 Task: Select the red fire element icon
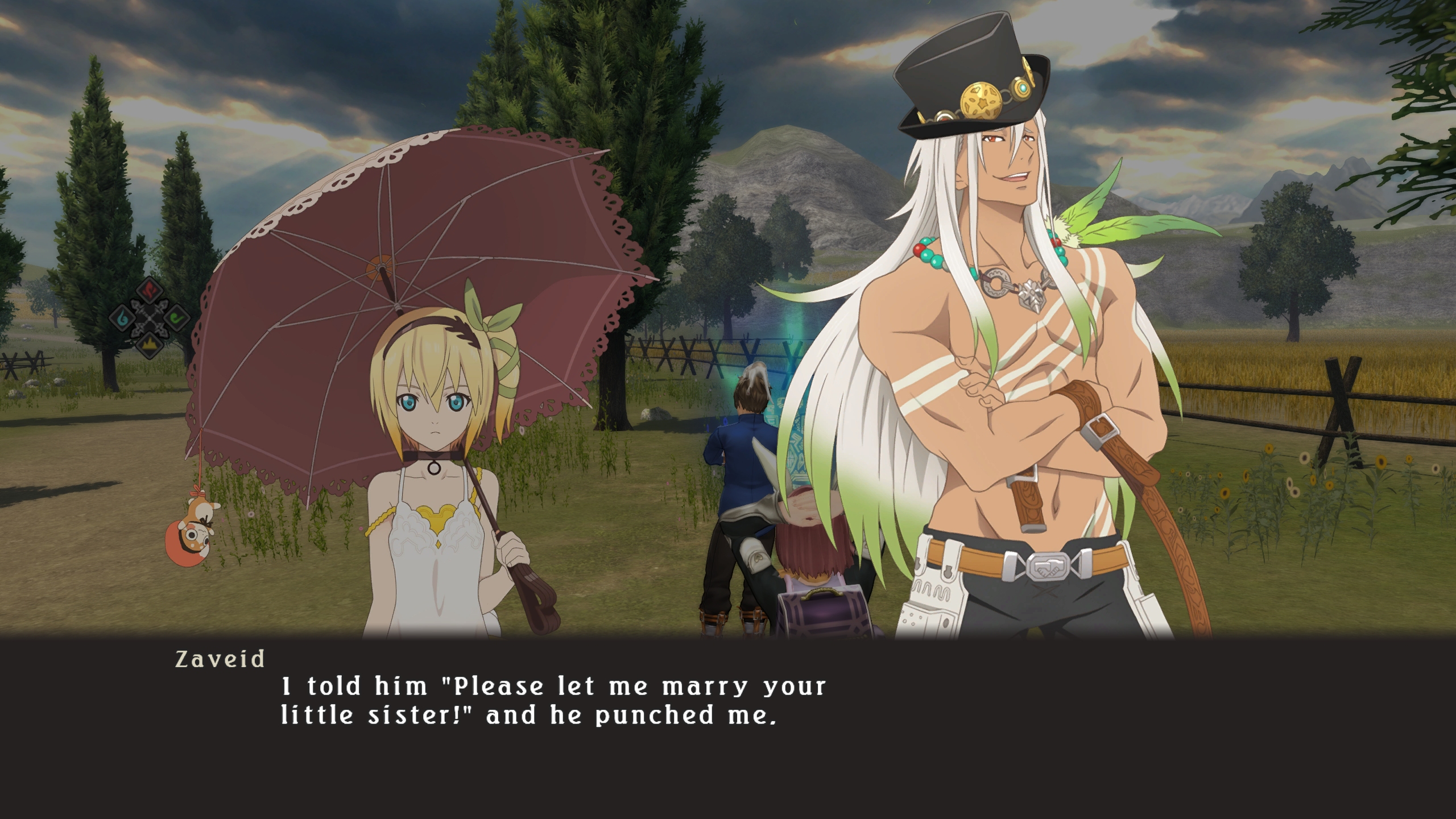(x=150, y=291)
